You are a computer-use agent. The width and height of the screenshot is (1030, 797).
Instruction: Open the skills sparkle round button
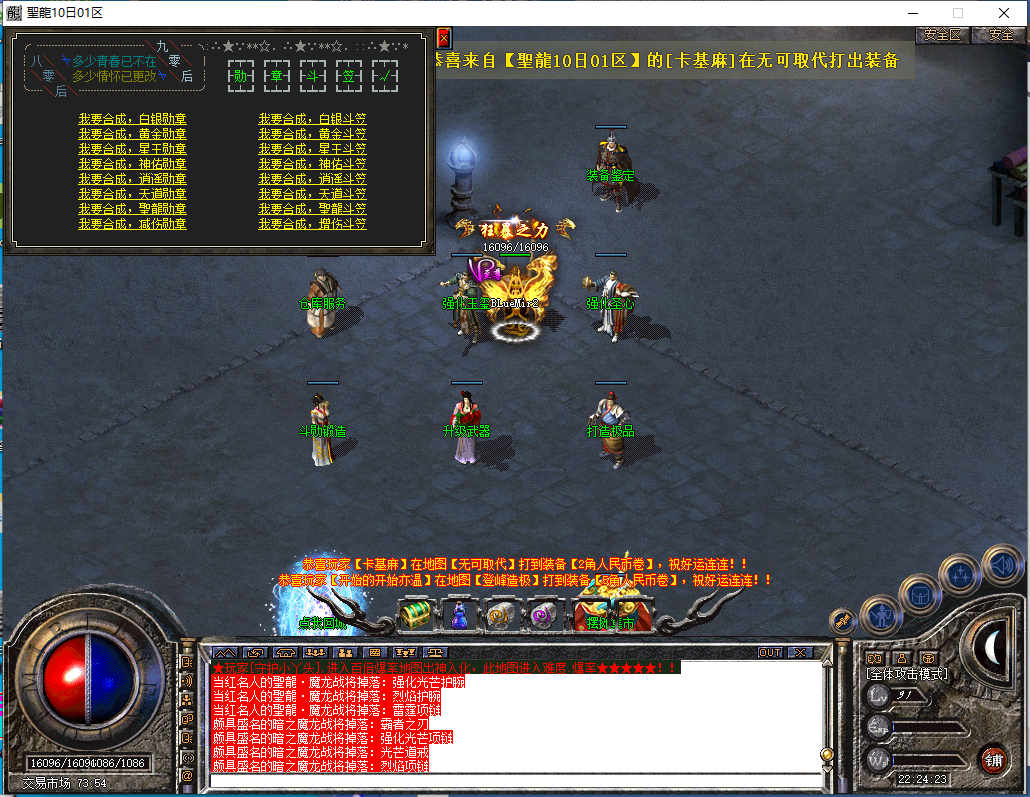[x=961, y=575]
